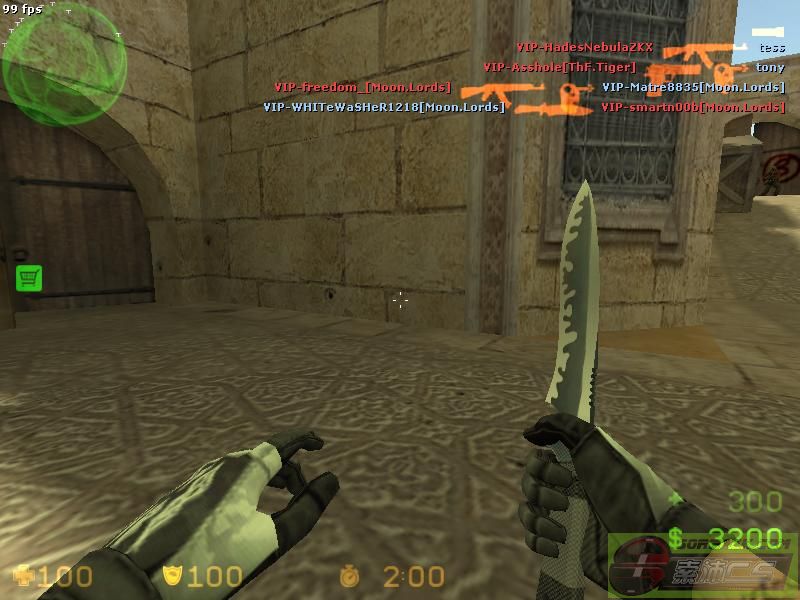
Task: Click the victim name tess
Action: tap(771, 47)
